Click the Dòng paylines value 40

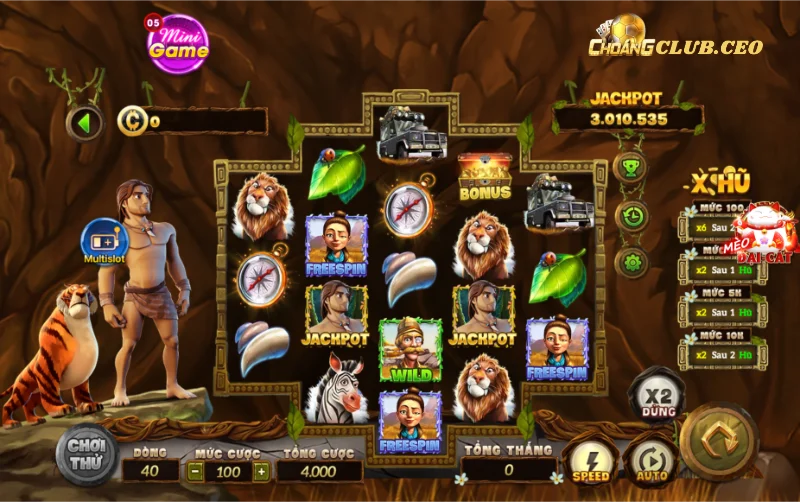click(150, 471)
